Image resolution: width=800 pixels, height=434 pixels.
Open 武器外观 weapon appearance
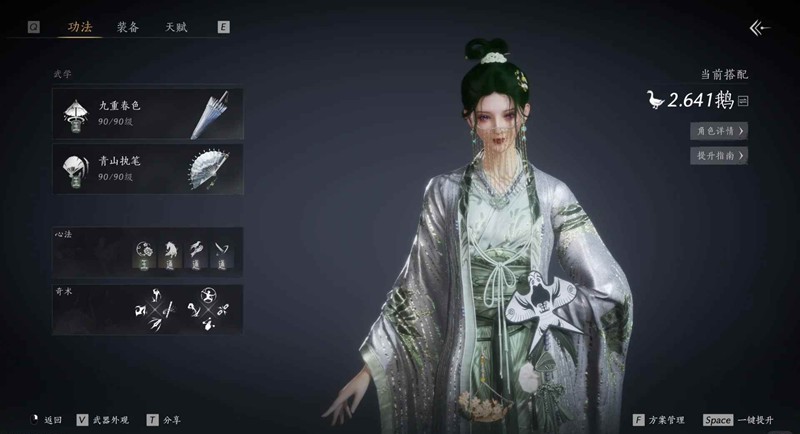[x=107, y=420]
